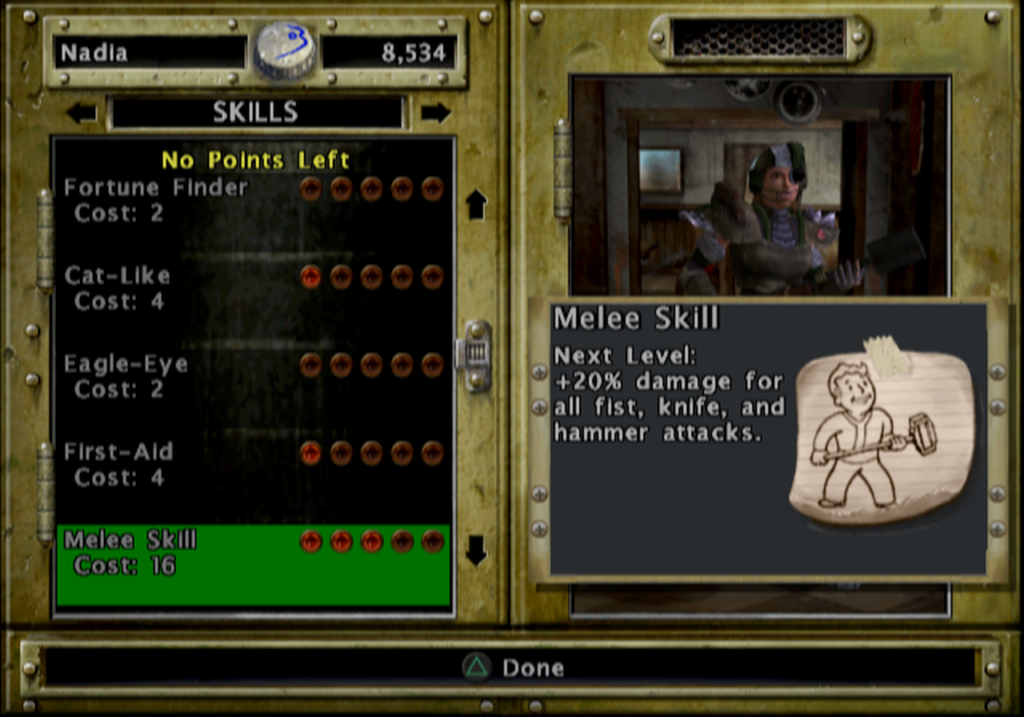Select the highlighted Melee Skill row
1024x717 pixels.
[x=253, y=565]
